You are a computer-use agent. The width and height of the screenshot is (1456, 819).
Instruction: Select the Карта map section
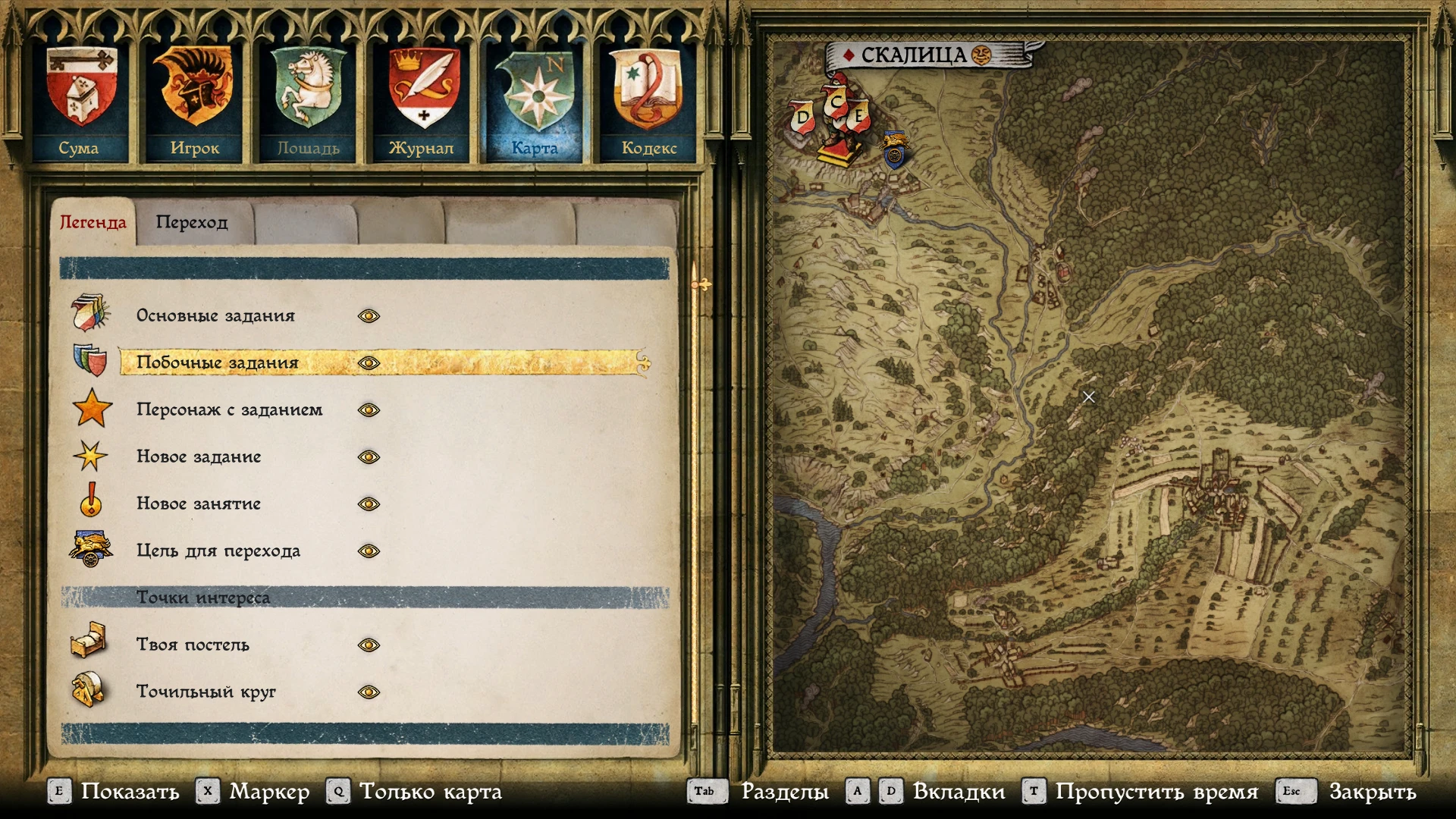coord(535,101)
